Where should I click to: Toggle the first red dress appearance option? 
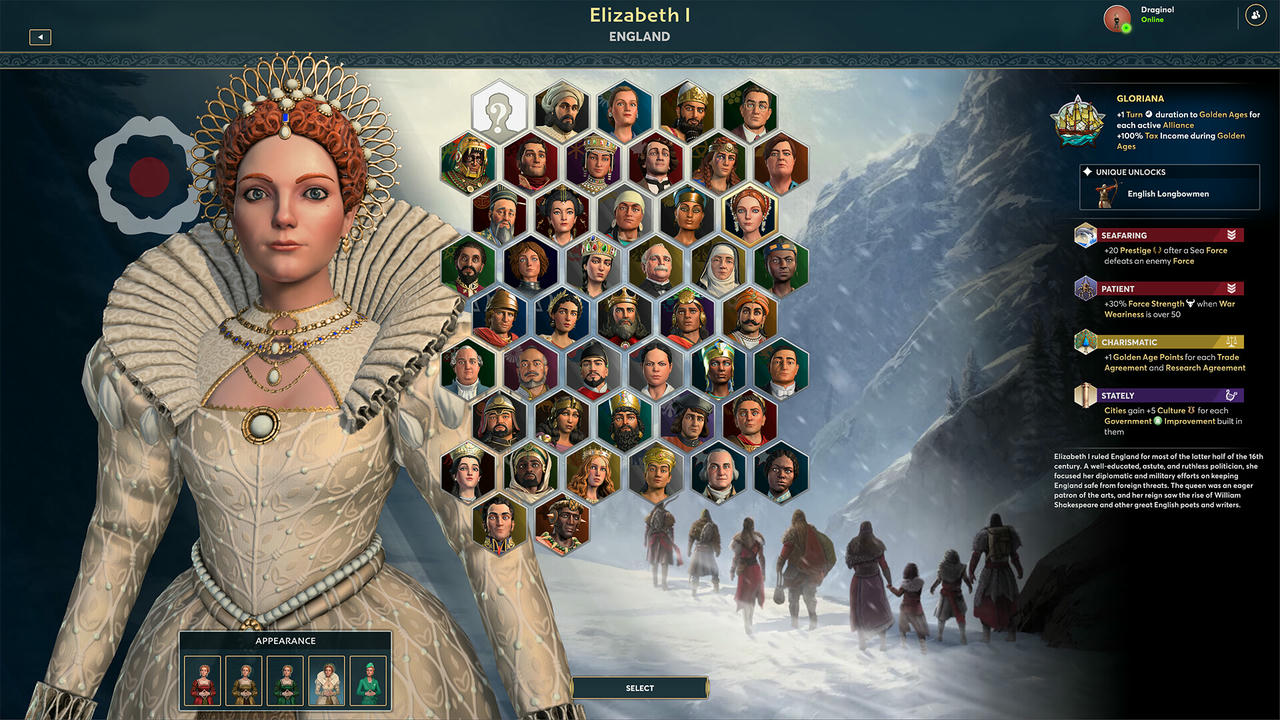coord(203,680)
